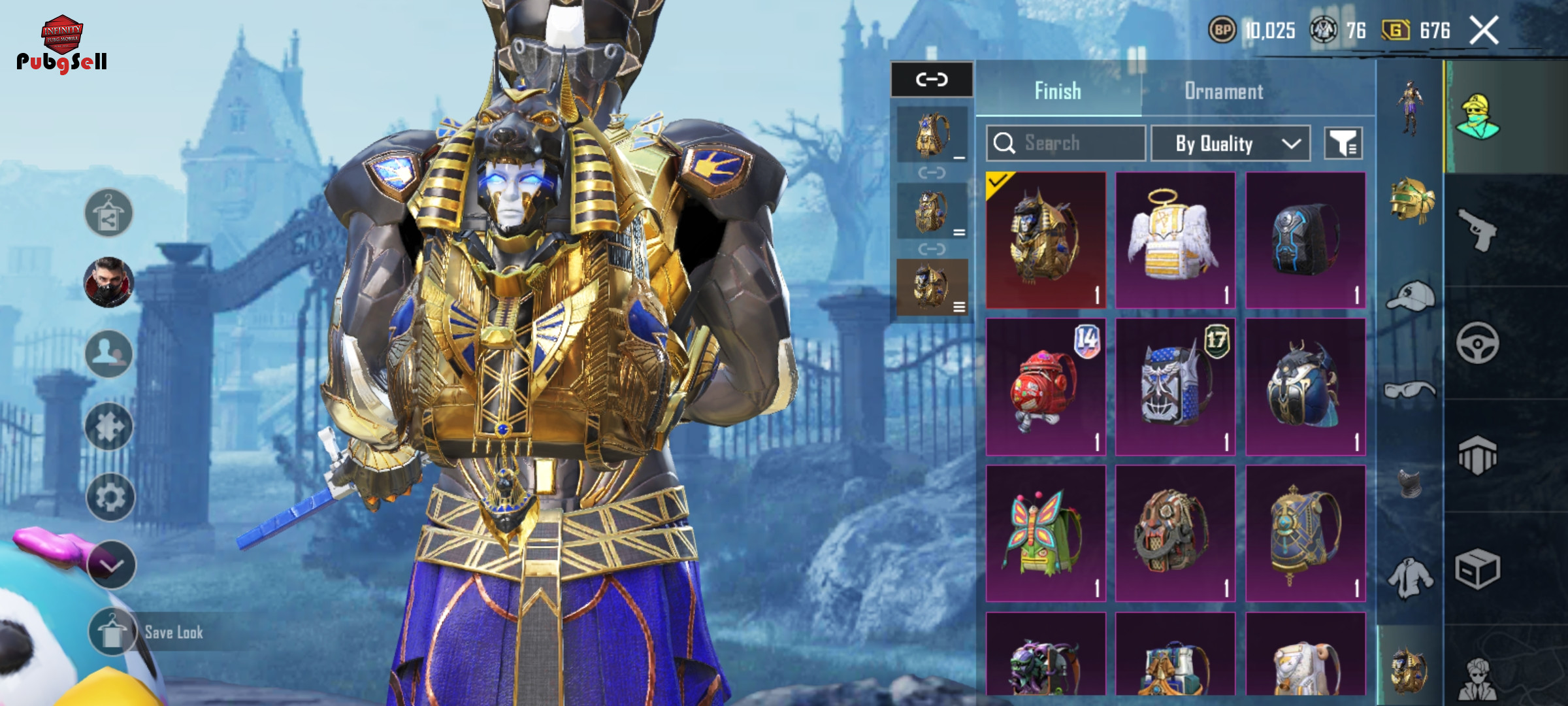Open the filter funnel button
This screenshot has width=1568, height=706.
coord(1343,143)
